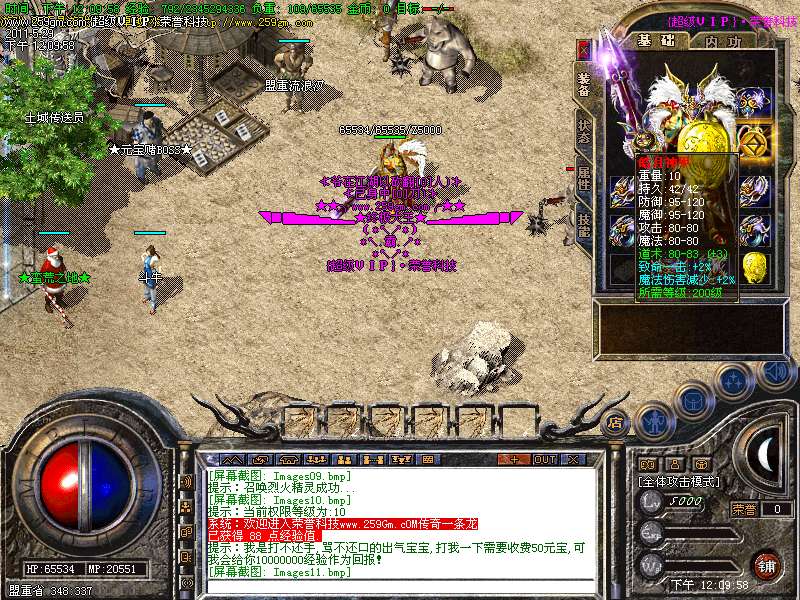This screenshot has height=600, width=800.
Task: Select the golden medal equipment slot
Action: coord(755,139)
